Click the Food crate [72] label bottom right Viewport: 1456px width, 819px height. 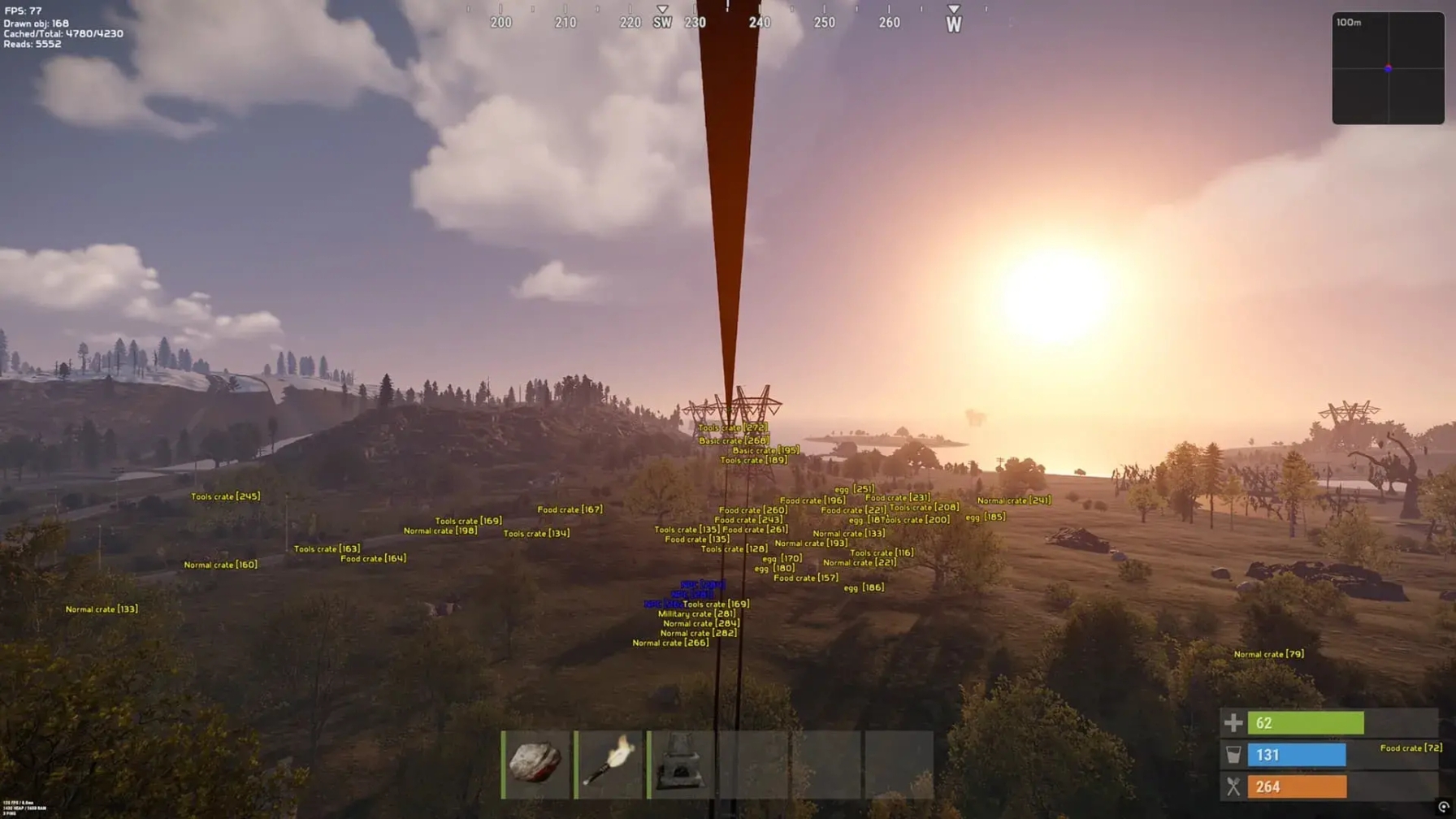coord(1411,747)
